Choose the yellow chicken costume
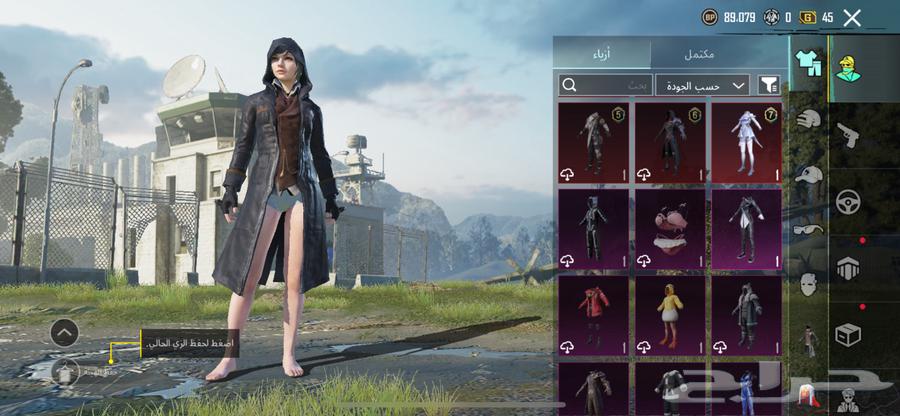The image size is (900, 416). pos(669,314)
